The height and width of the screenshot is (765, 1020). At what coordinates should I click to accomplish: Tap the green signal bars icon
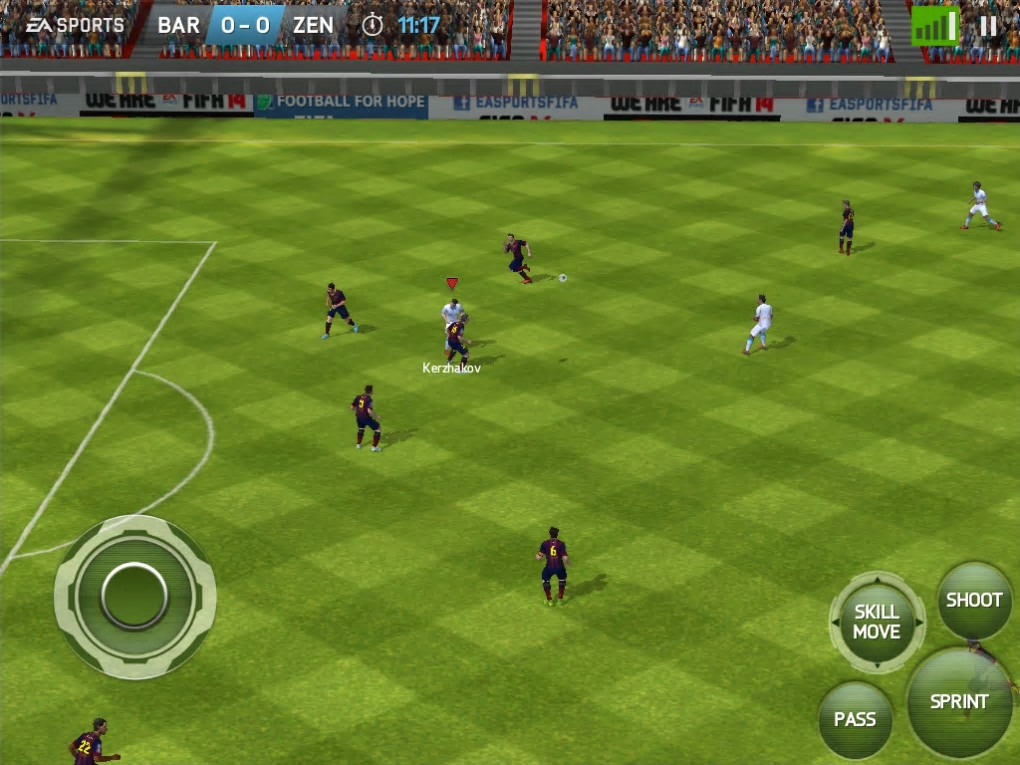click(x=934, y=27)
